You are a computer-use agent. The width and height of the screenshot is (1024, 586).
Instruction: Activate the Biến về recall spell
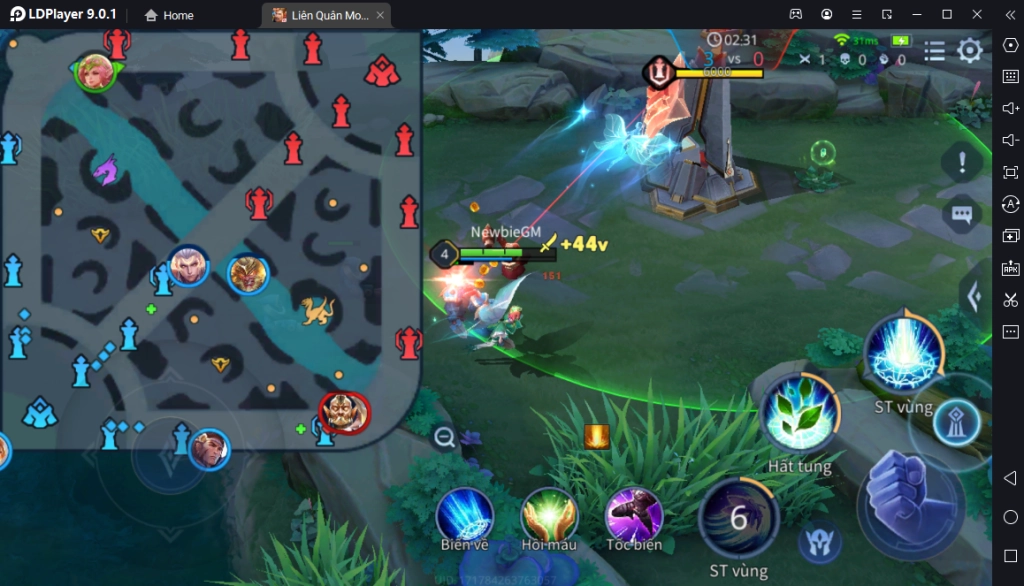(x=464, y=515)
